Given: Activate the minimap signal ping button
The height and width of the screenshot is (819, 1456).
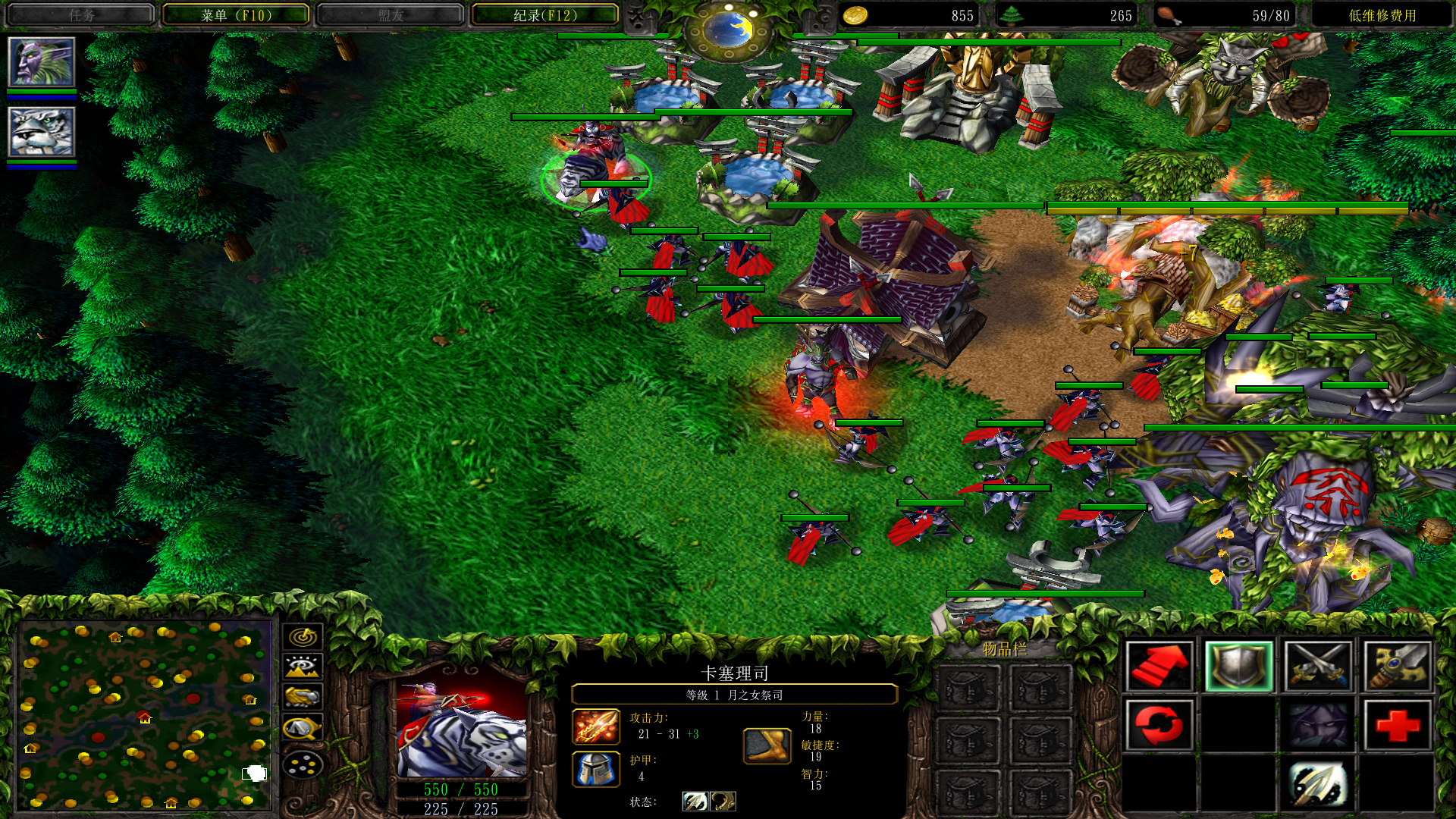Looking at the screenshot, I should 303,636.
